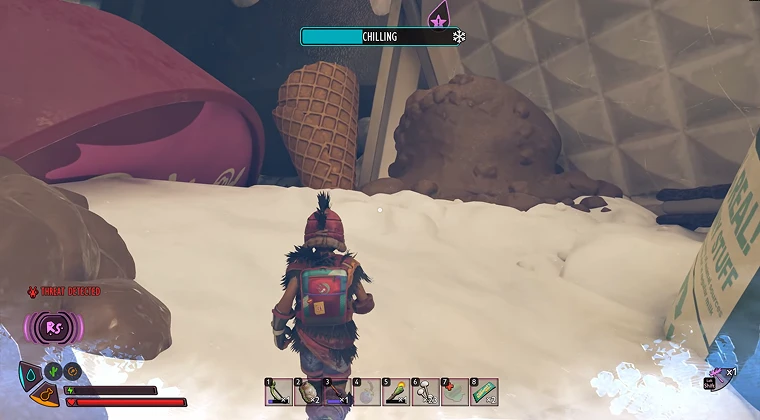Viewport: 760px width, 420px height.
Task: Click the drumstick hunger gauge
Action: point(45,397)
